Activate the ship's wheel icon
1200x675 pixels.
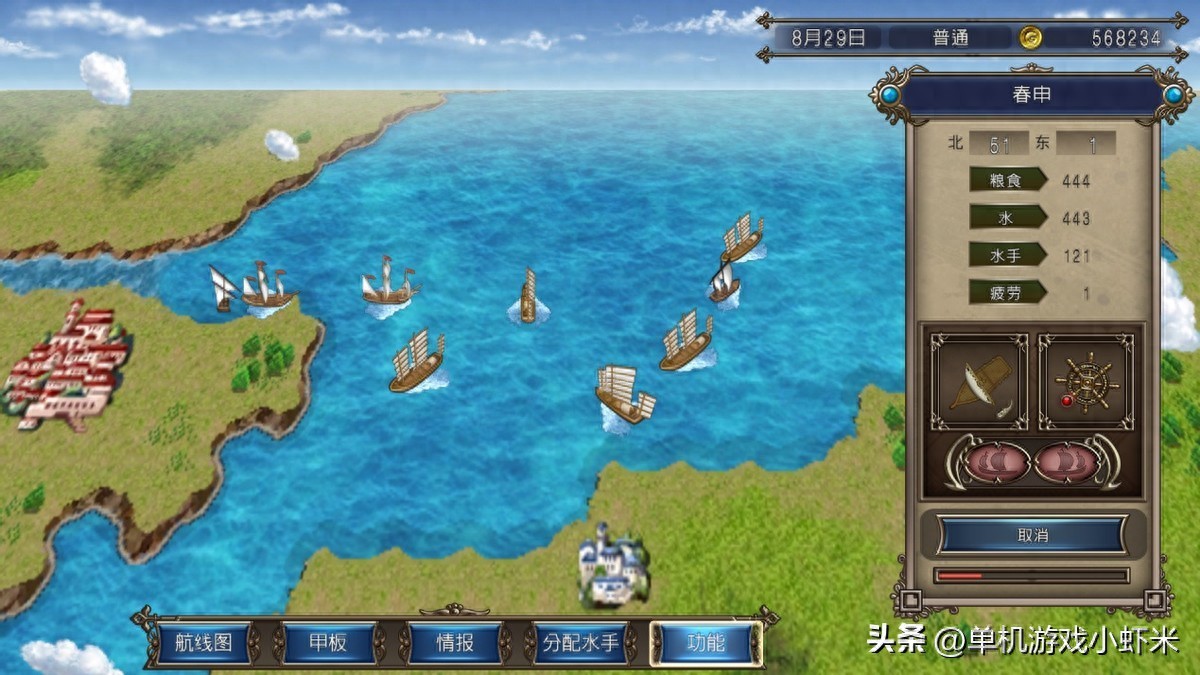point(1086,382)
